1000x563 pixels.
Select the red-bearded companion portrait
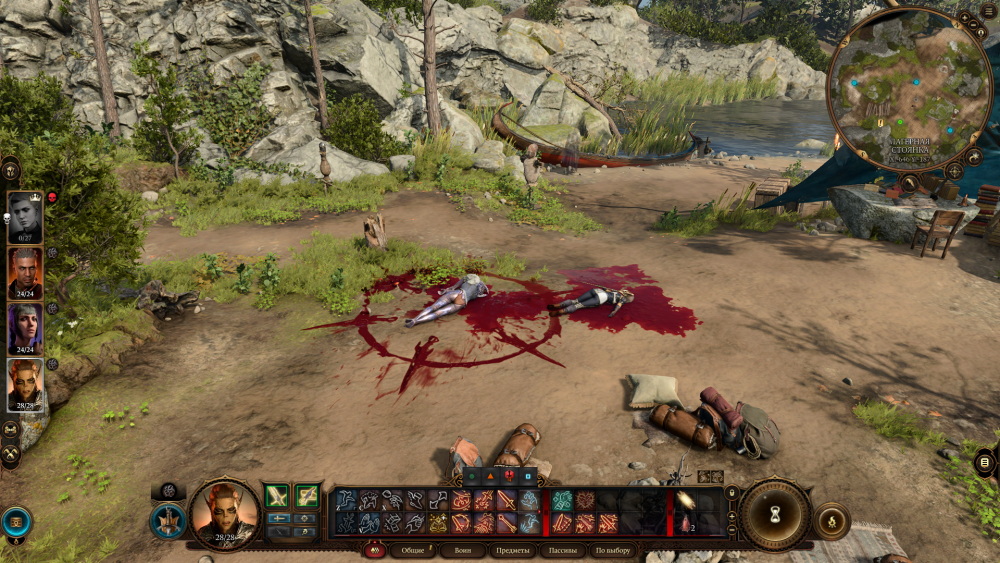25,273
